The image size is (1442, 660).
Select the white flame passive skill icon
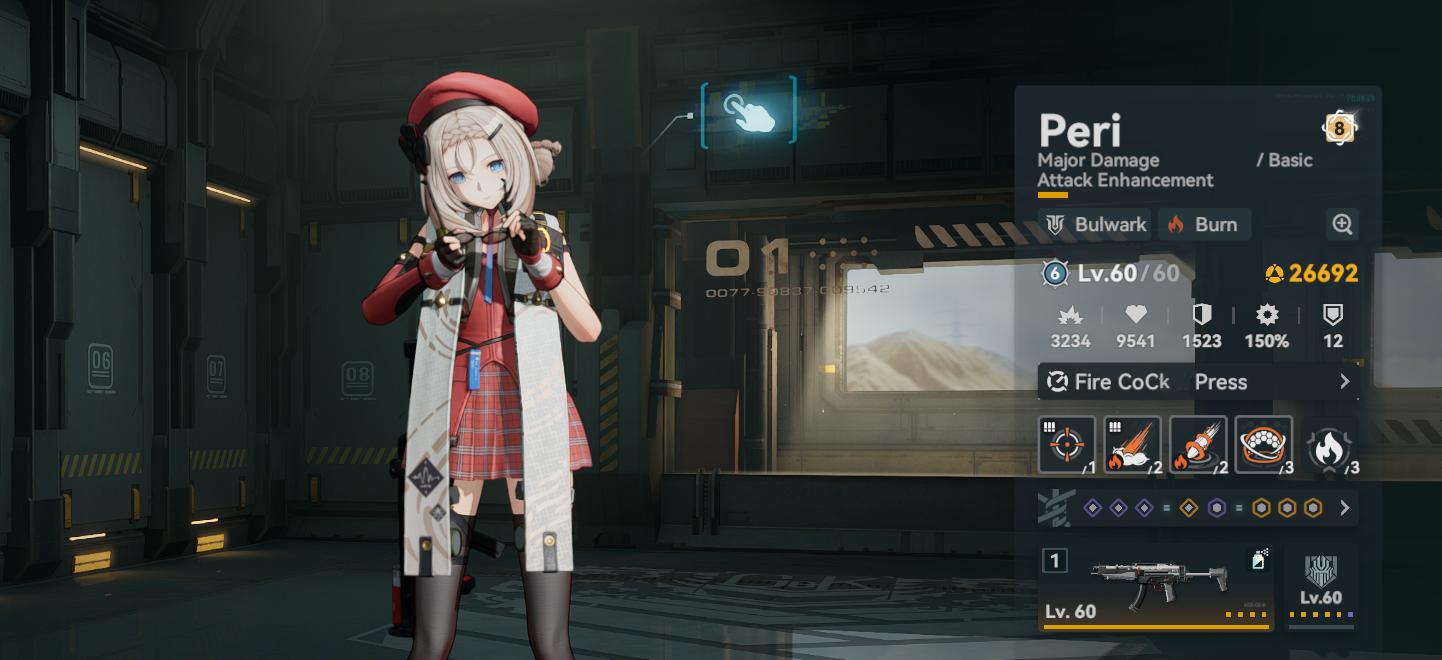[1329, 446]
